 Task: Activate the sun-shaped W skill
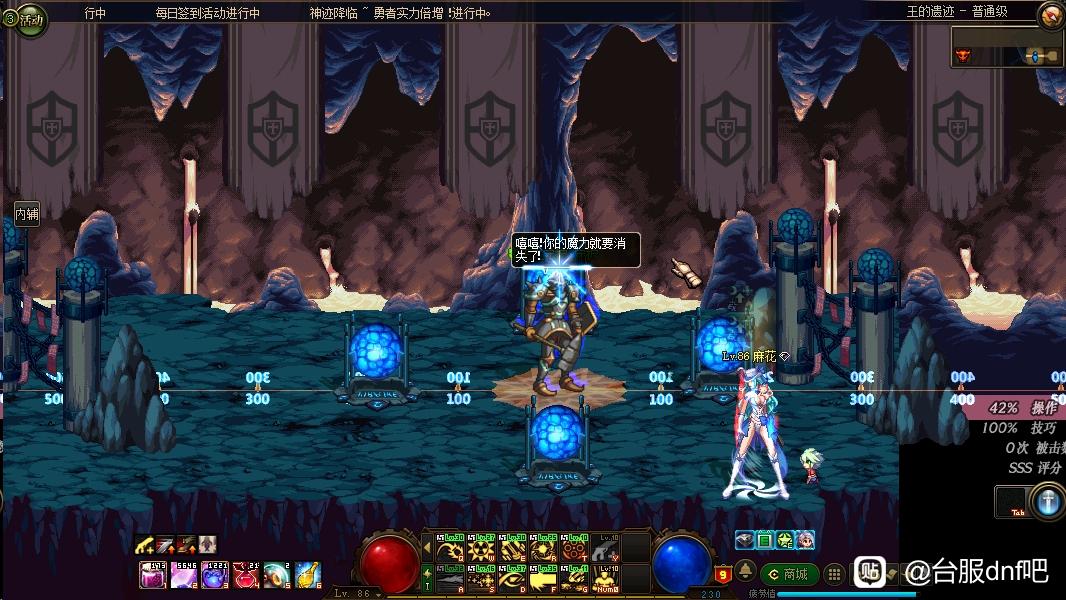click(x=481, y=549)
